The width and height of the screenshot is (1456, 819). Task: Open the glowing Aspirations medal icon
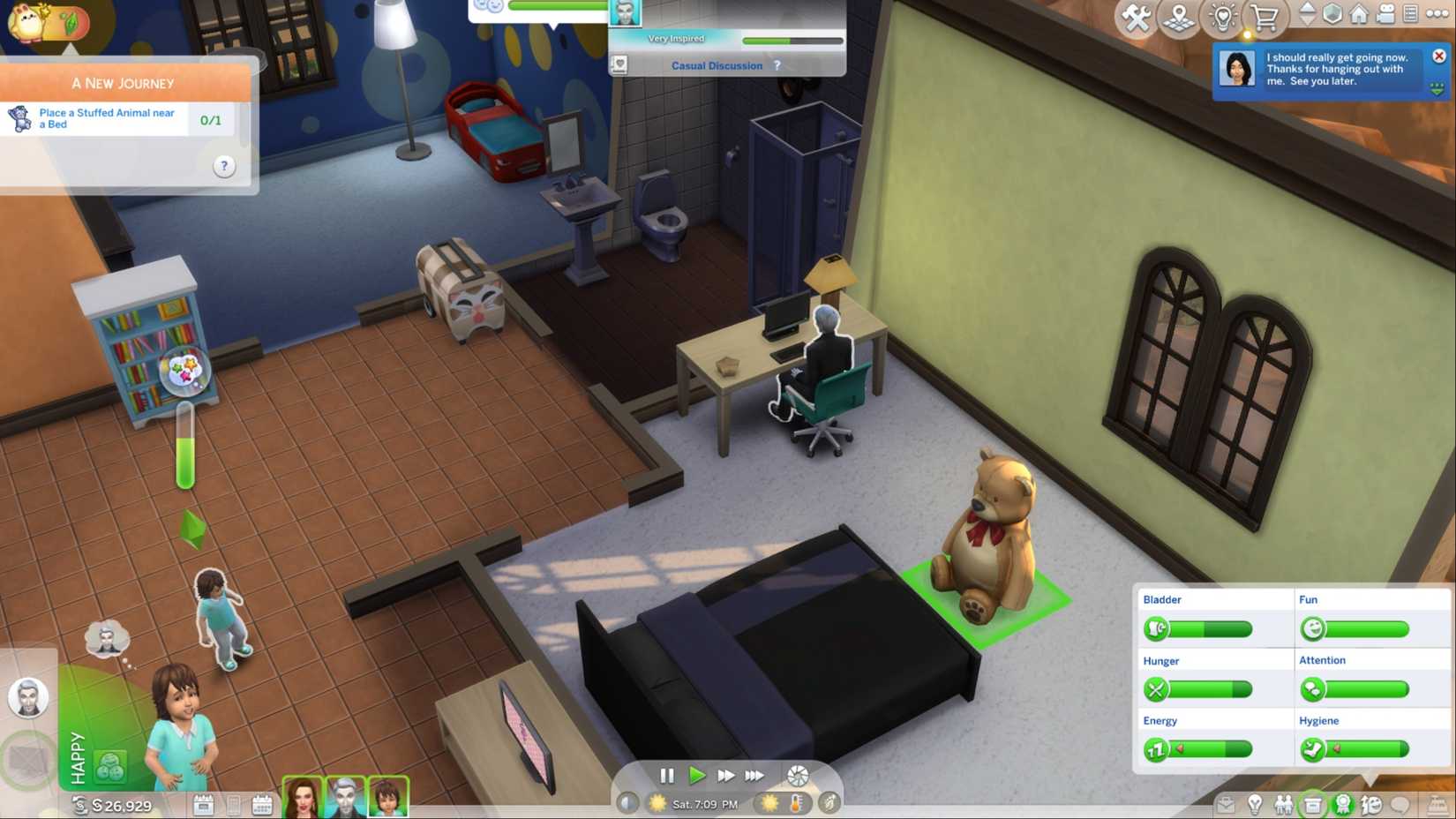pos(1343,804)
